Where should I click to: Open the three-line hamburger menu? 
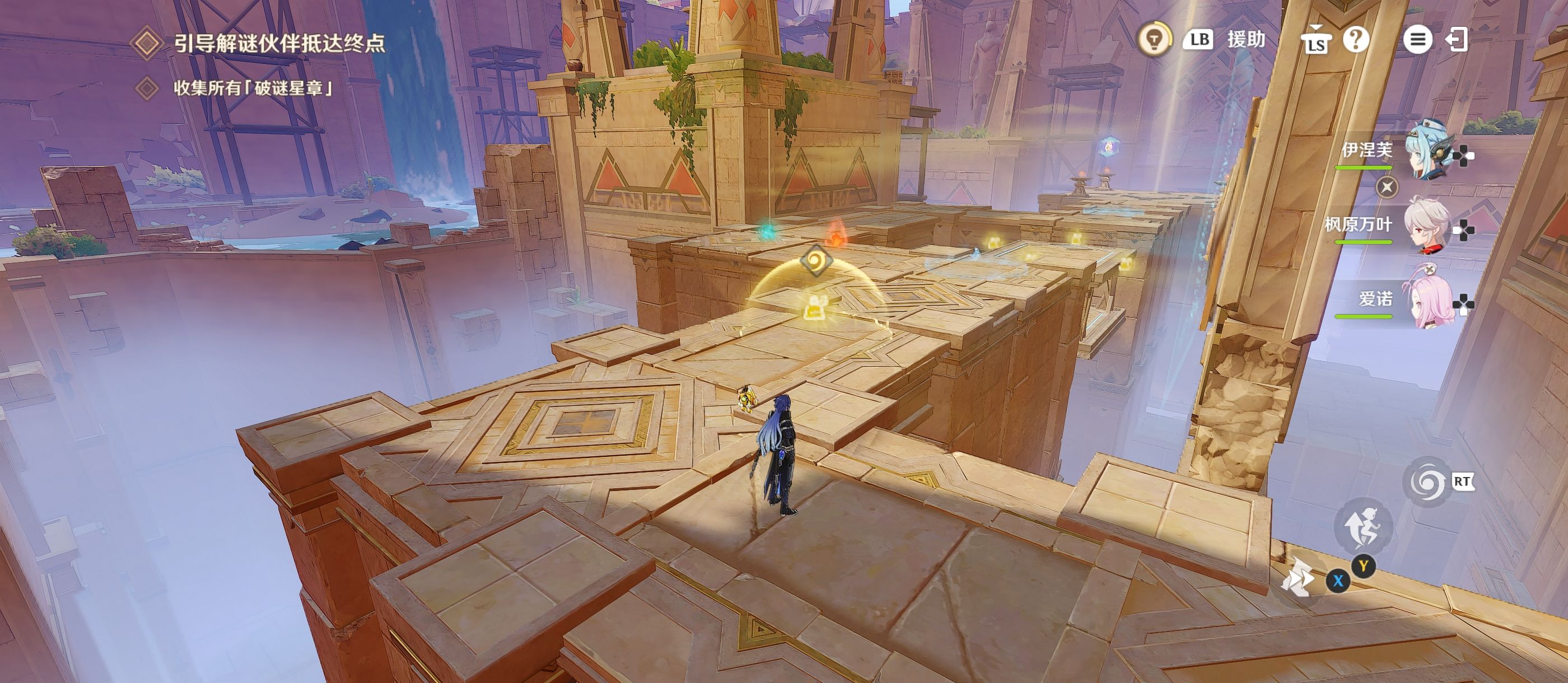[1417, 40]
